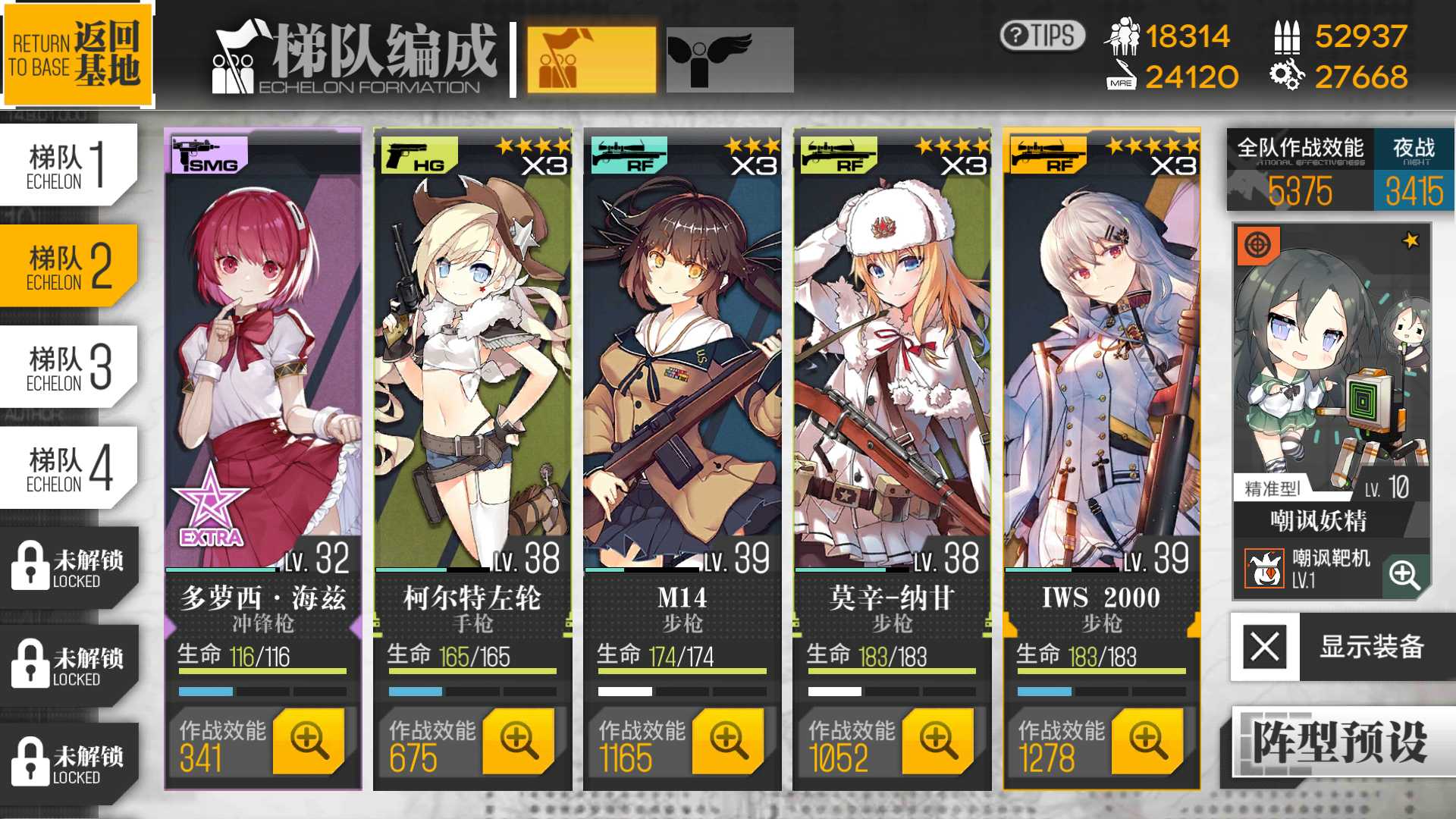Click the HG class icon on 柯尔特左轮's card

415,154
